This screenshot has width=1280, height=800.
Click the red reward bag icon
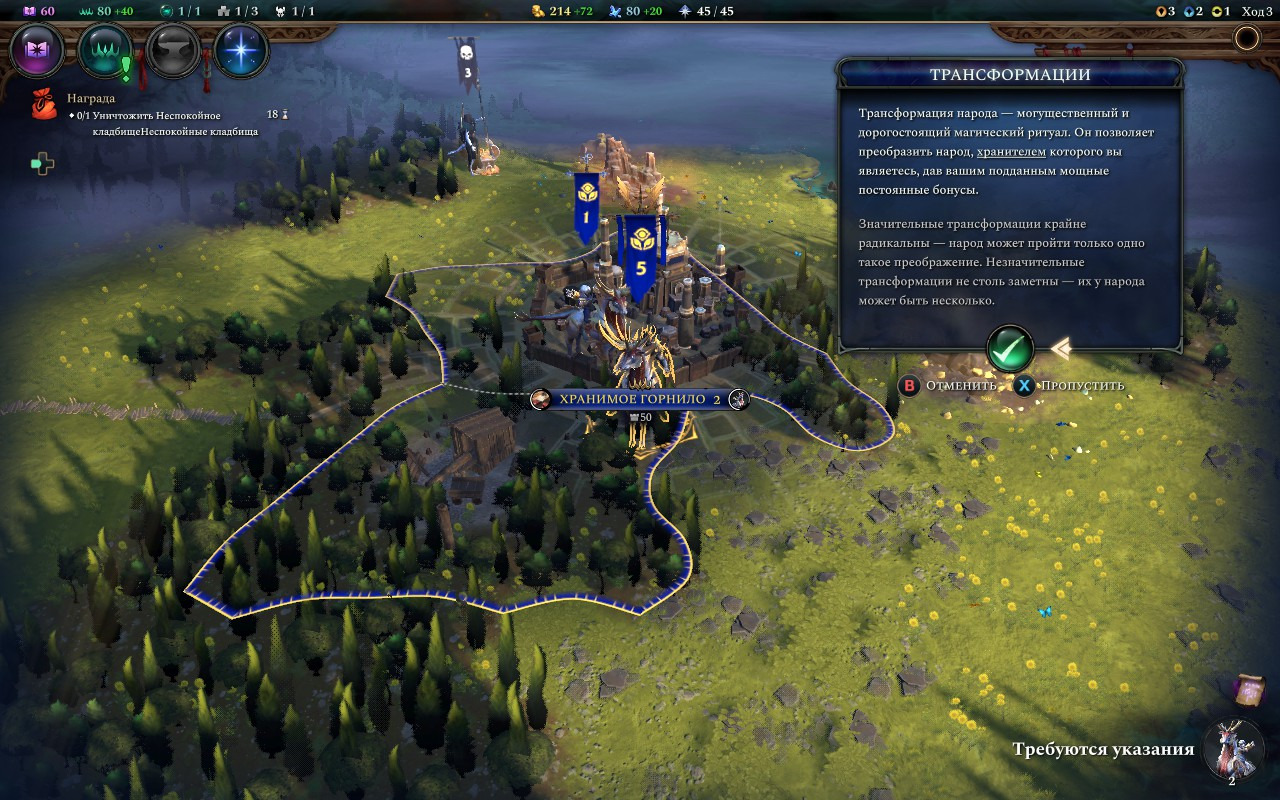click(x=44, y=104)
